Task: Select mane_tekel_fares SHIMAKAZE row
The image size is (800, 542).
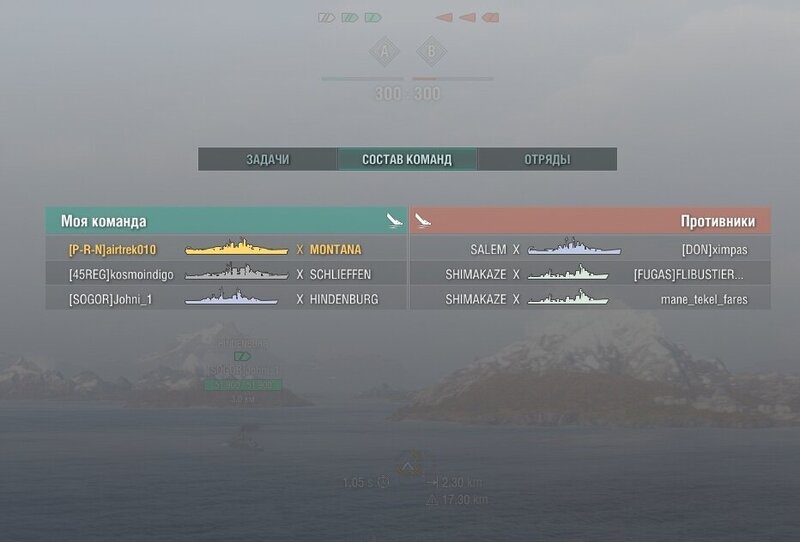Action: [x=591, y=299]
